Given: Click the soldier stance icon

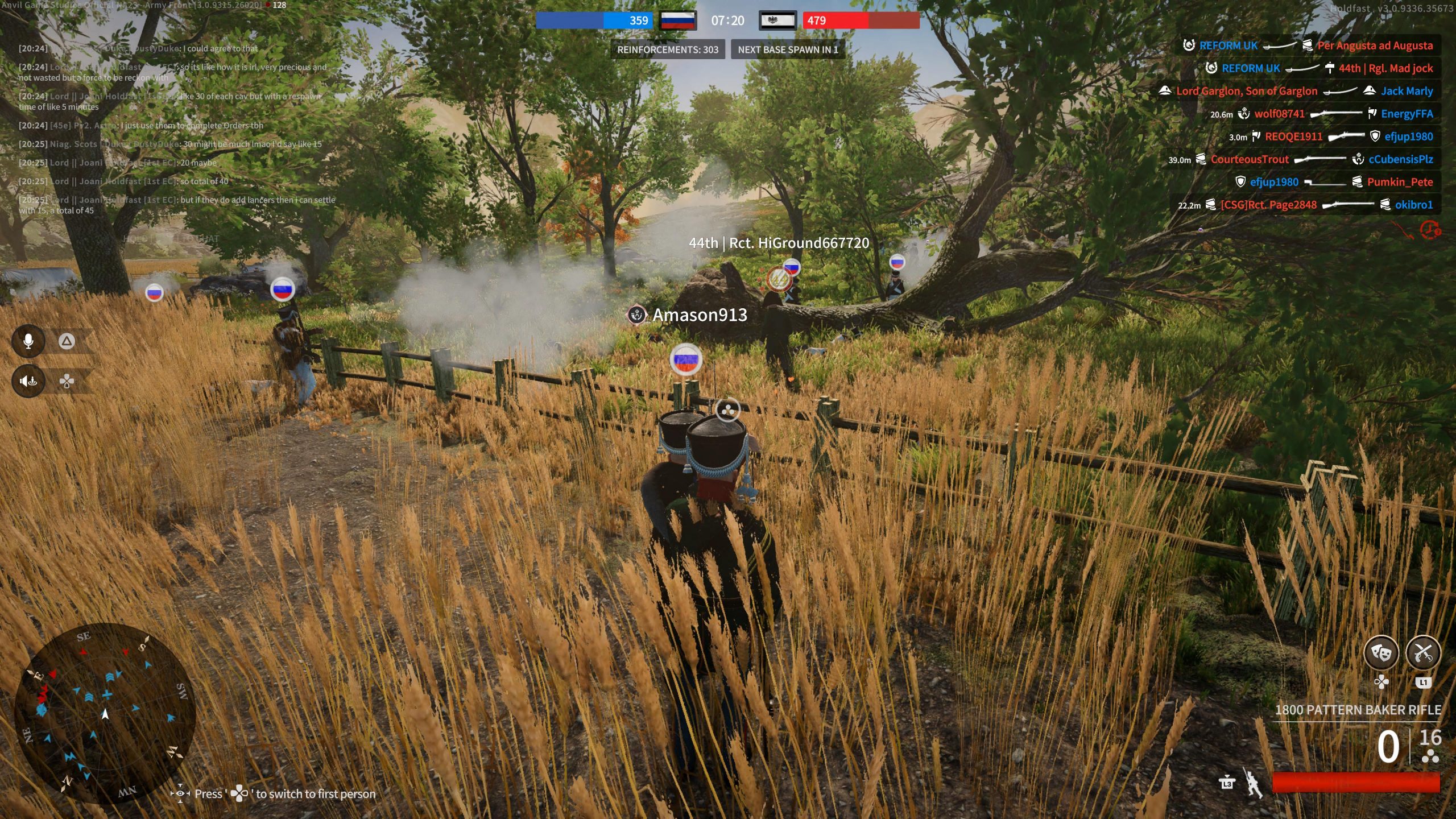Looking at the screenshot, I should 1253,783.
